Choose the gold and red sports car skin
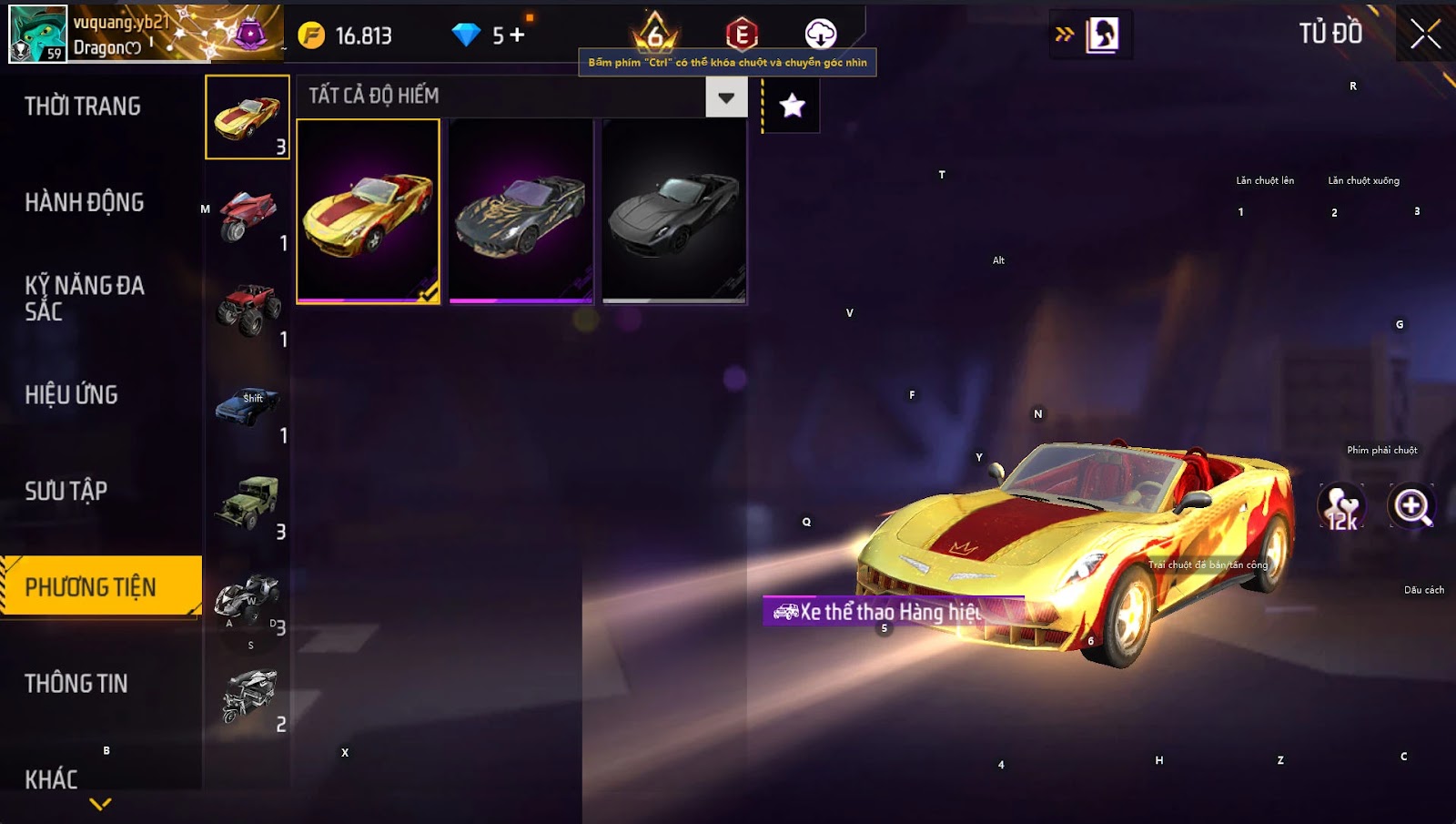Viewport: 1456px width, 824px height. 369,211
